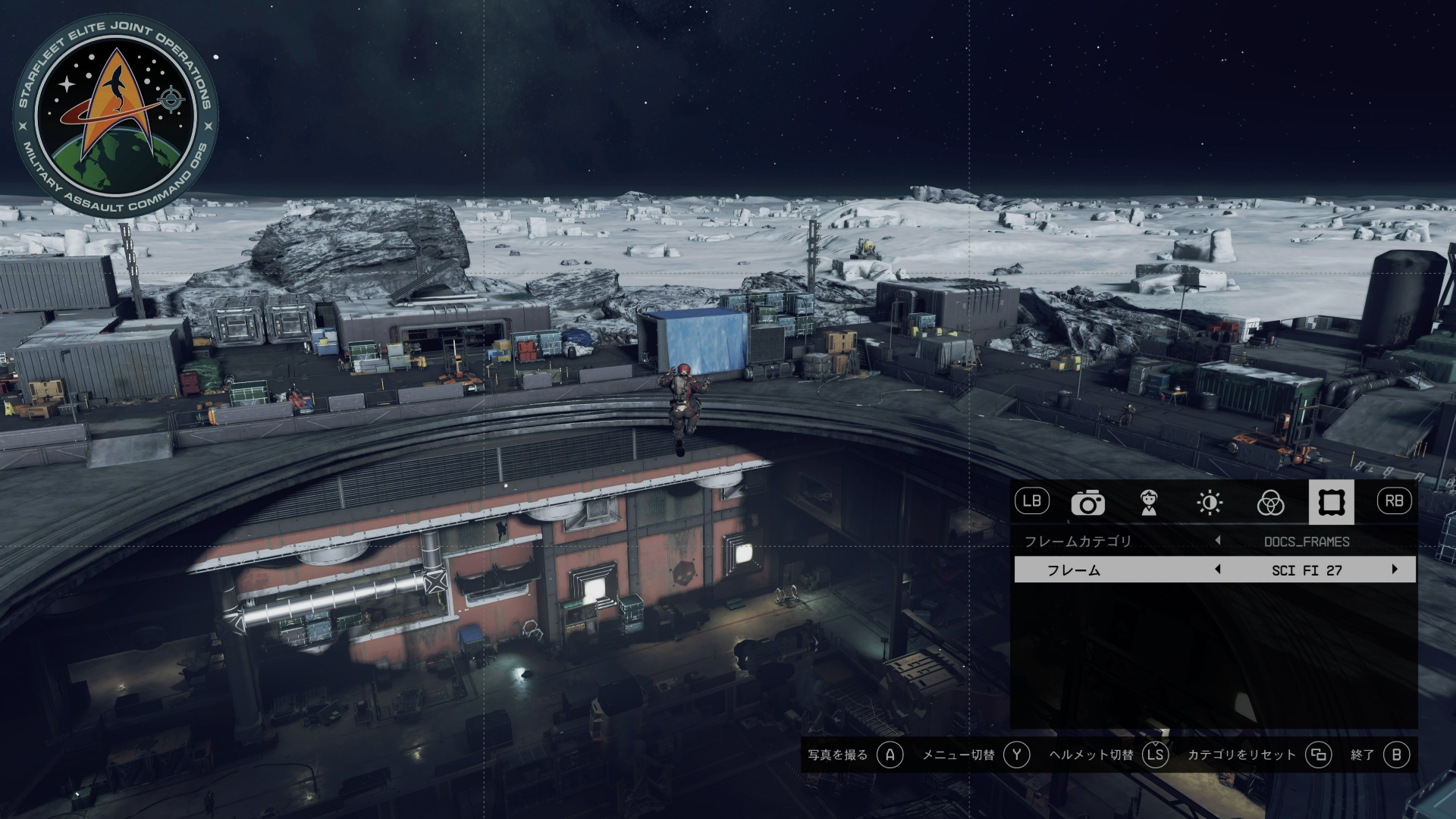Screen dimensions: 1456x819
Task: Advance to the frame after SCI FI 27
Action: click(x=1394, y=570)
